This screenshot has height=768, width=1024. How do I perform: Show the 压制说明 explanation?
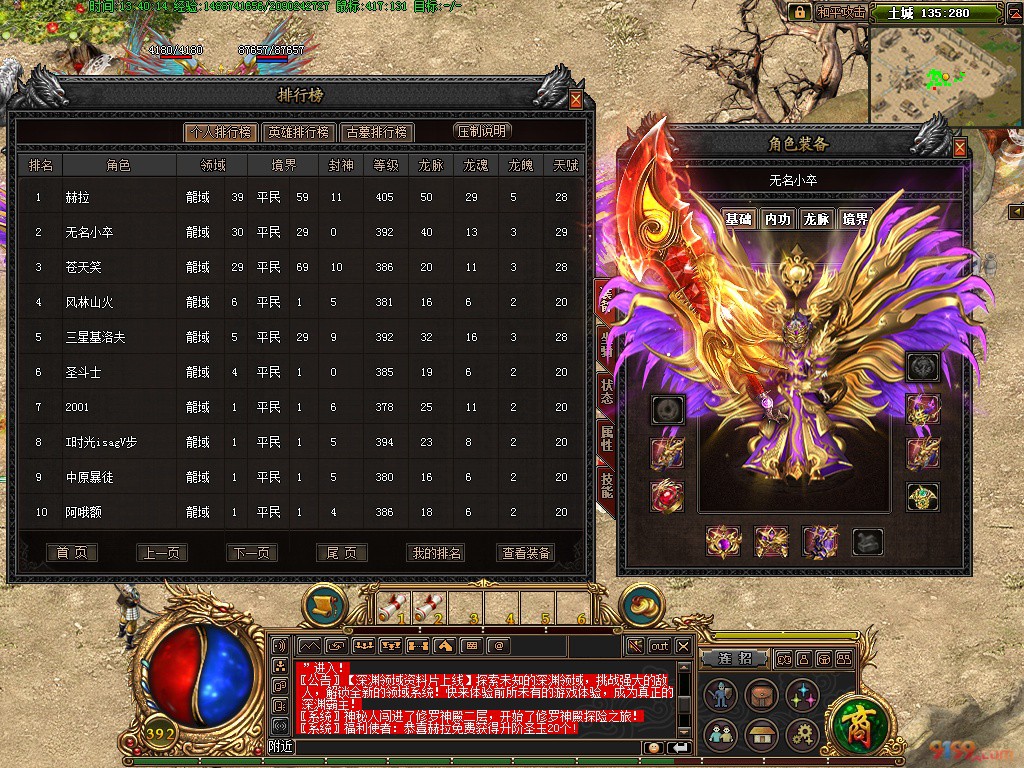tap(482, 131)
